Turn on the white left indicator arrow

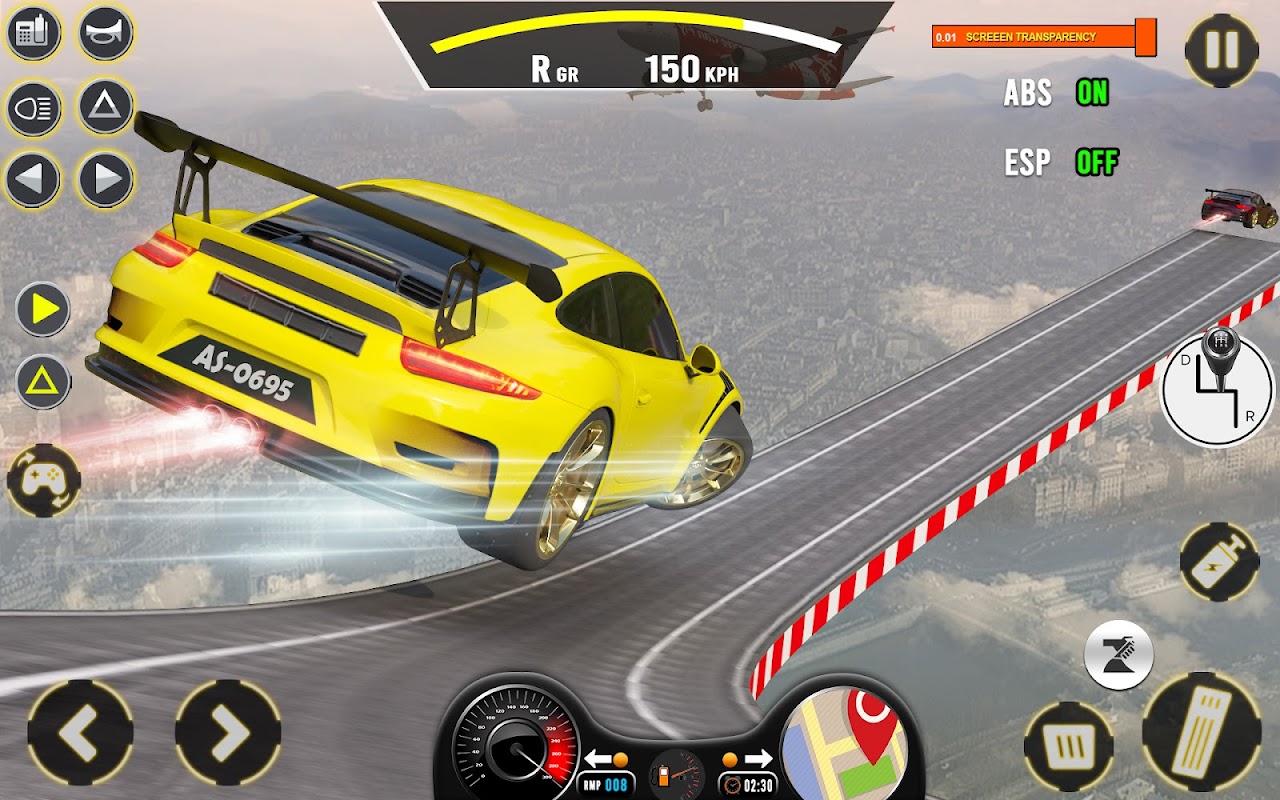tap(34, 180)
